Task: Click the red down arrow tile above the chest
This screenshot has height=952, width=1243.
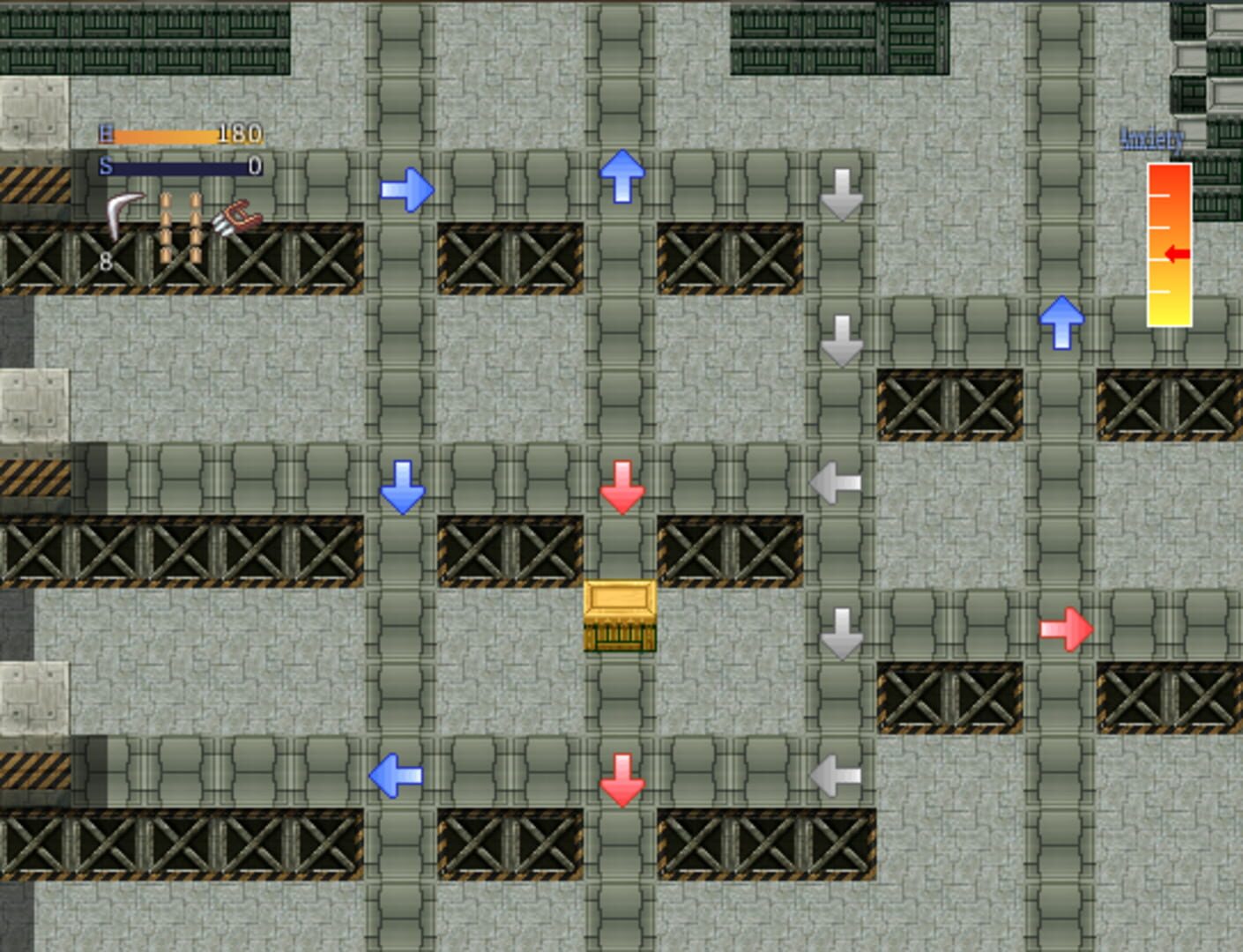Action: click(623, 486)
